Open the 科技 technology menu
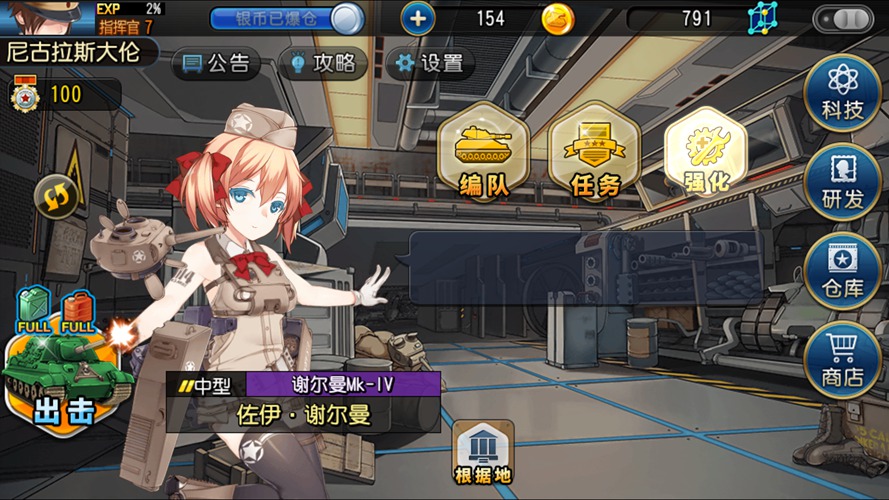Viewport: 889px width, 500px height. [842, 92]
